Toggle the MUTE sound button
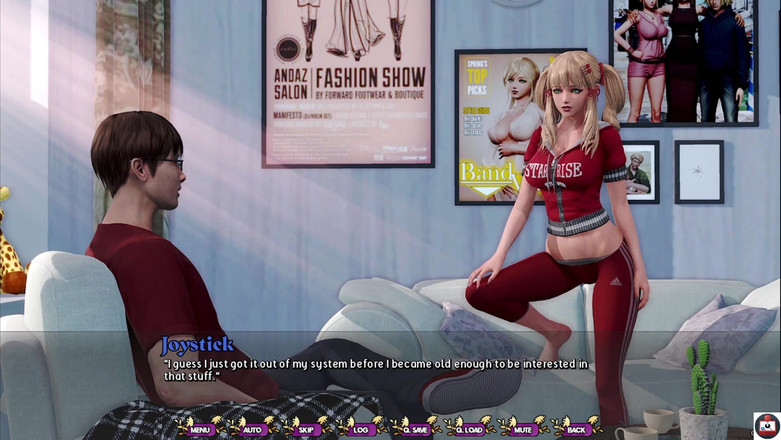This screenshot has height=440, width=781. tap(522, 429)
